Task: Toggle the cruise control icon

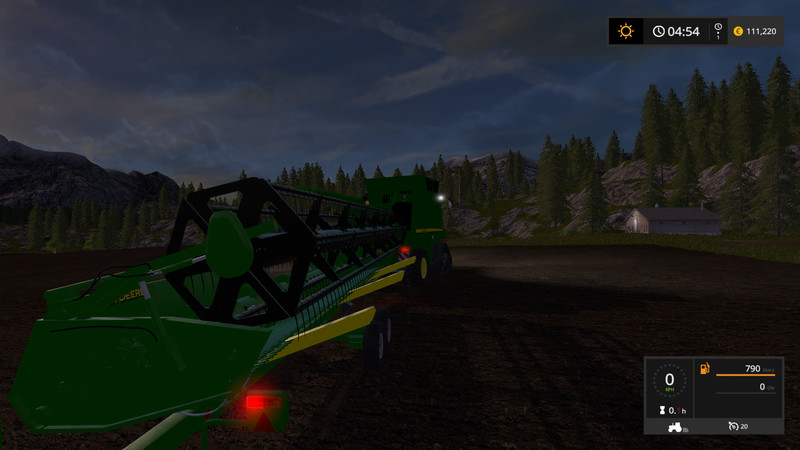Action: [733, 427]
